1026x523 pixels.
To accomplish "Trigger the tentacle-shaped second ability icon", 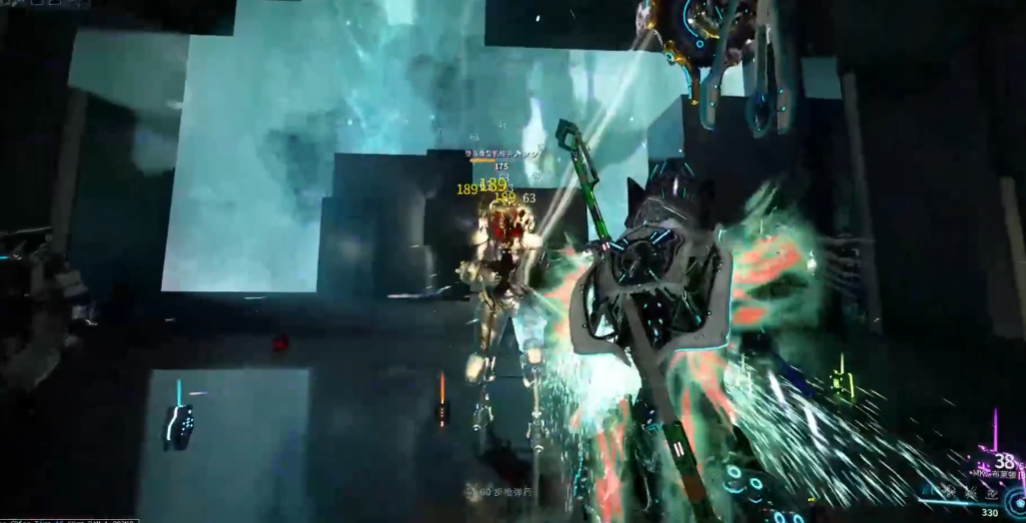I will (x=949, y=491).
